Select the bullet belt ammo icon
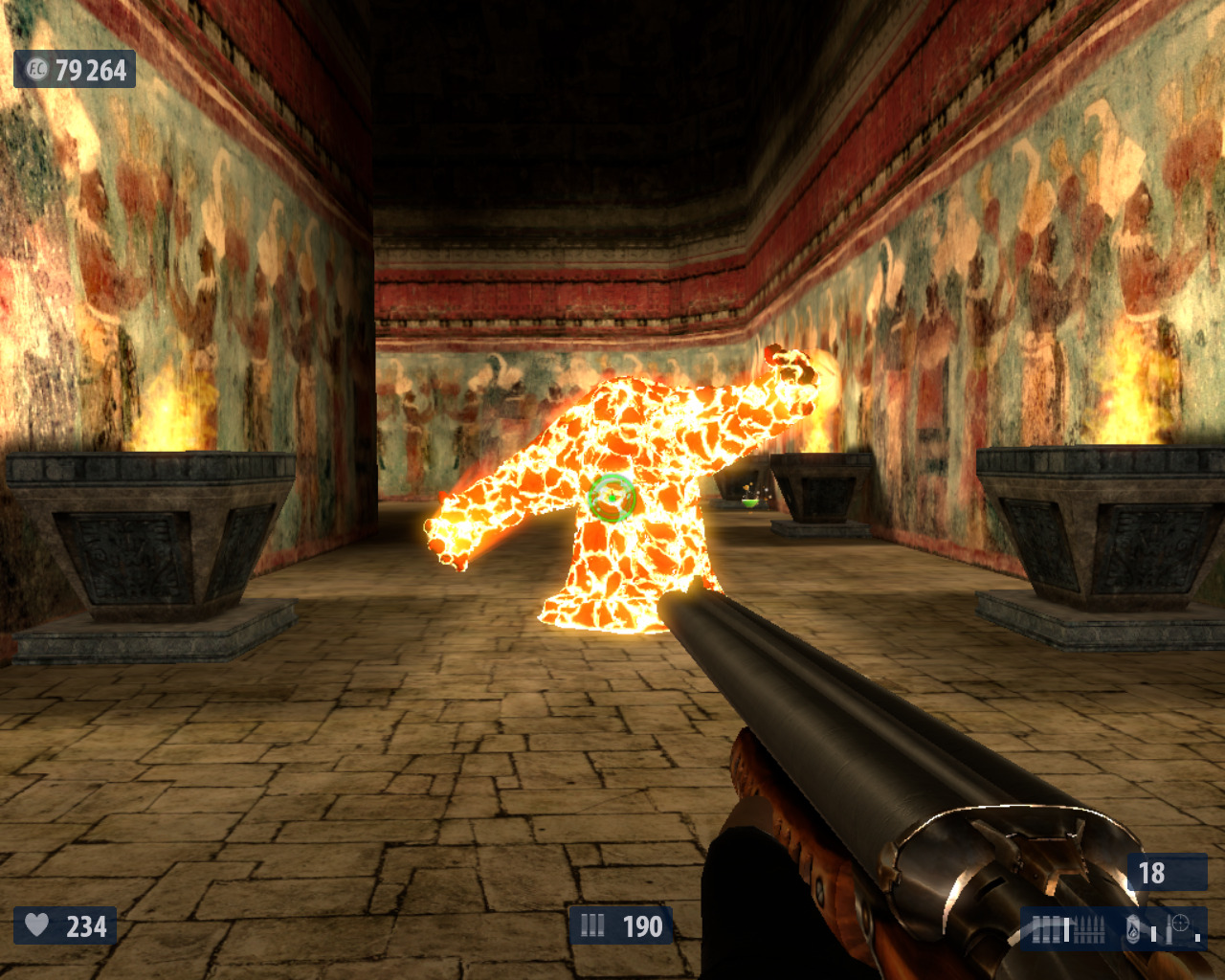This screenshot has height=980, width=1225. pos(1091,928)
